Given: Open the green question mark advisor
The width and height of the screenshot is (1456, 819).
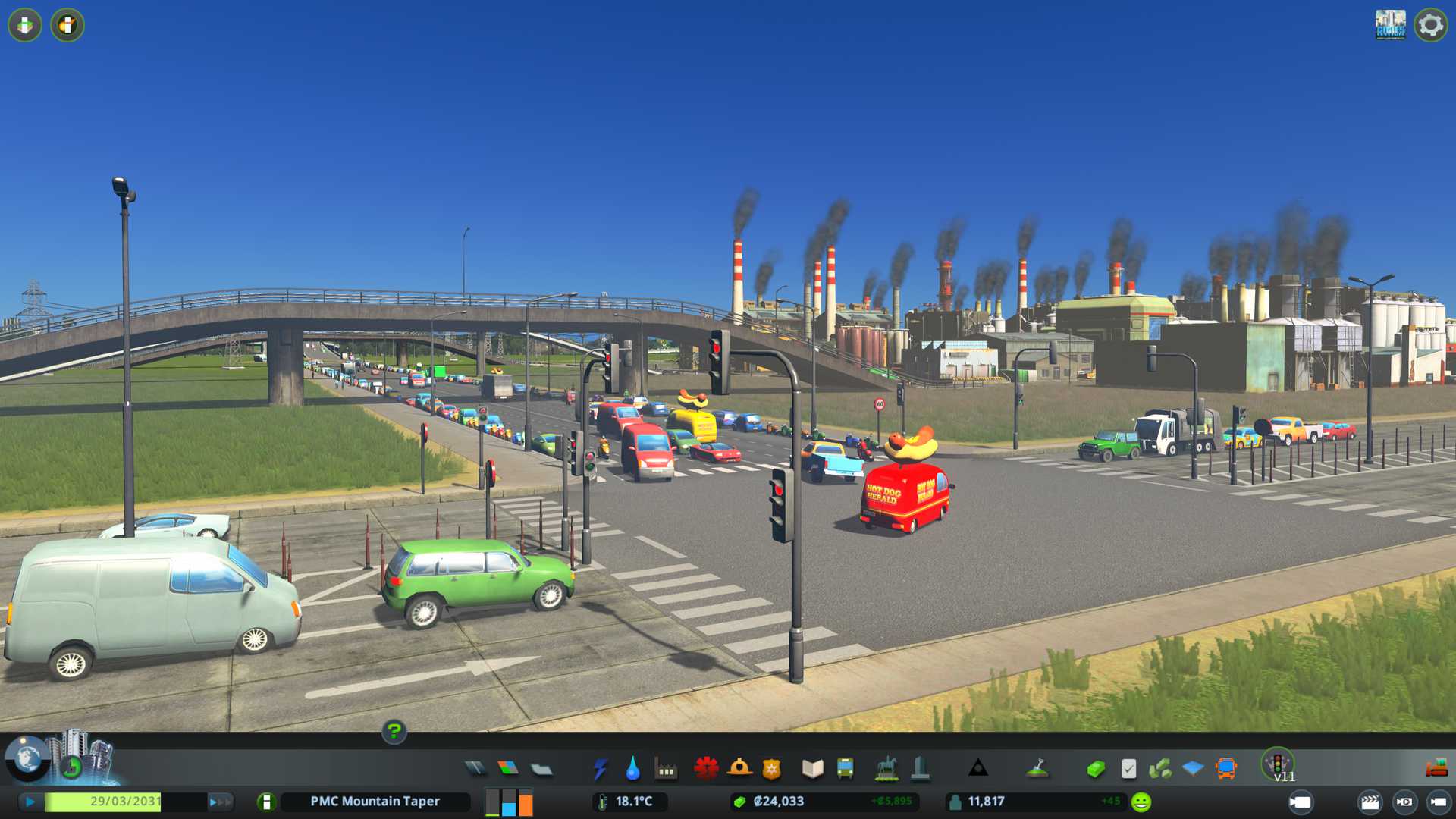Looking at the screenshot, I should pos(394,731).
